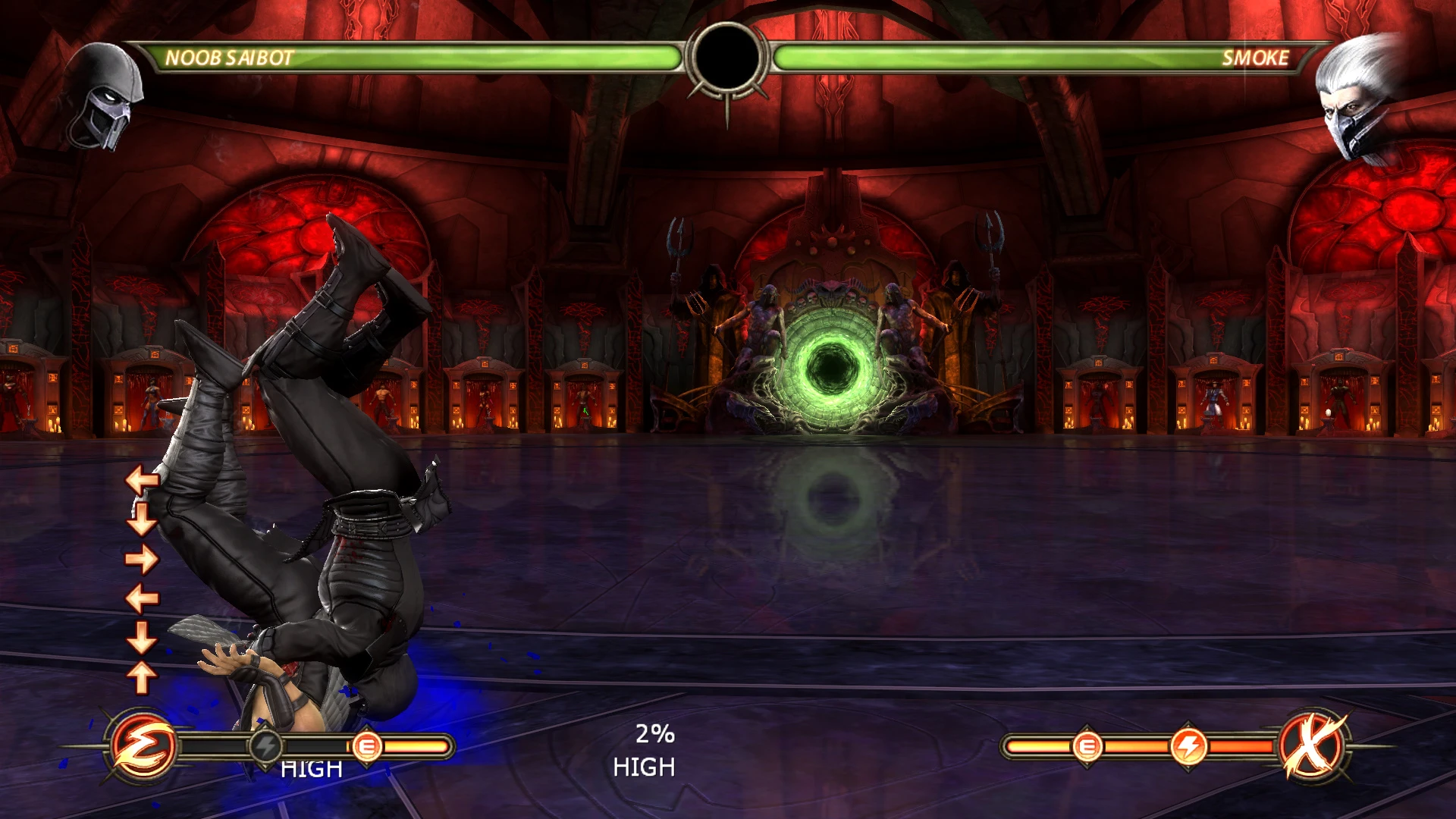The height and width of the screenshot is (819, 1456).
Task: Click the topmost left arrow input icon
Action: (x=140, y=479)
